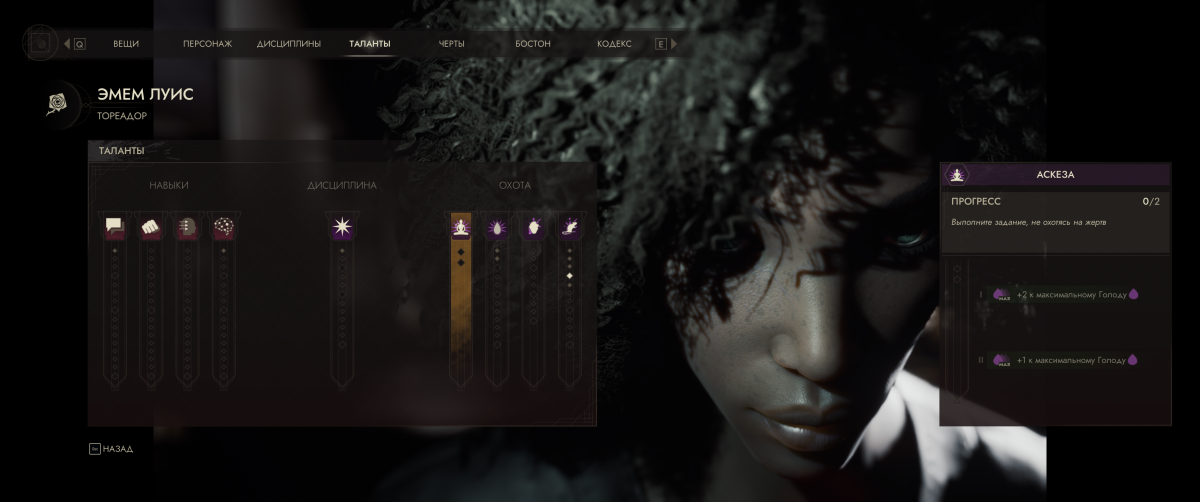Select the blood drop hunting talent

(x=497, y=227)
